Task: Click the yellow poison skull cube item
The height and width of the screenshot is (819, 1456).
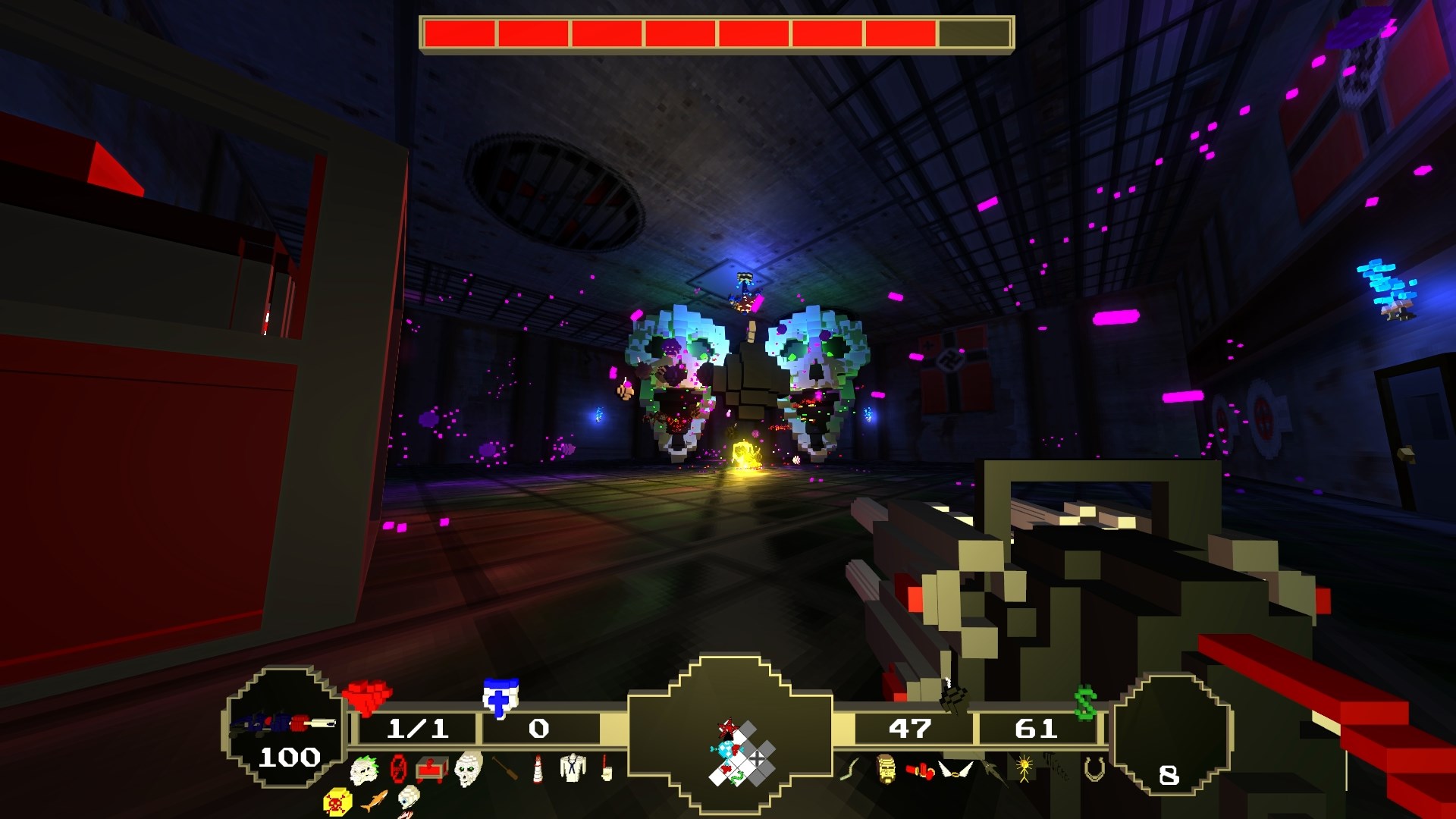Action: 338,802
